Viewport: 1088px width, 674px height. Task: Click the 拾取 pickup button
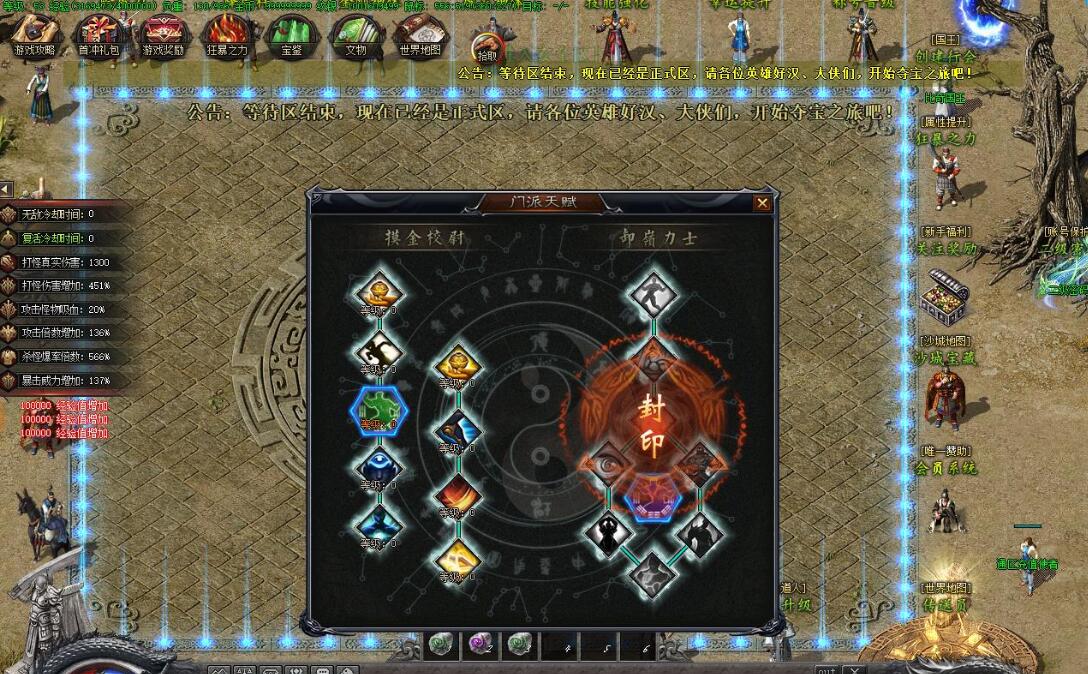(x=487, y=50)
